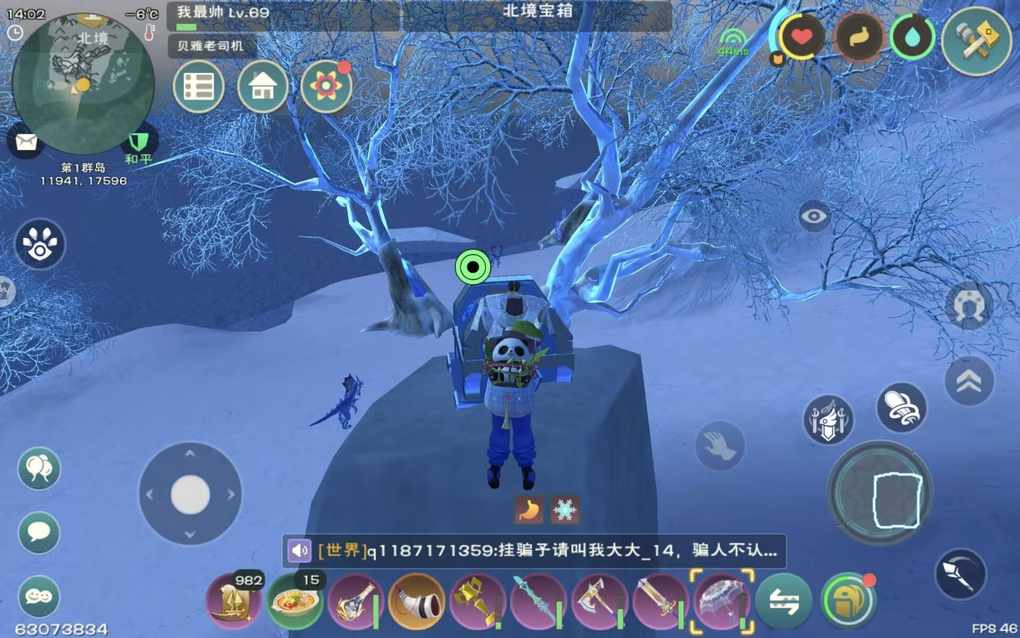Select the highlighted umbrella hotbar slot
The width and height of the screenshot is (1020, 638).
[721, 602]
